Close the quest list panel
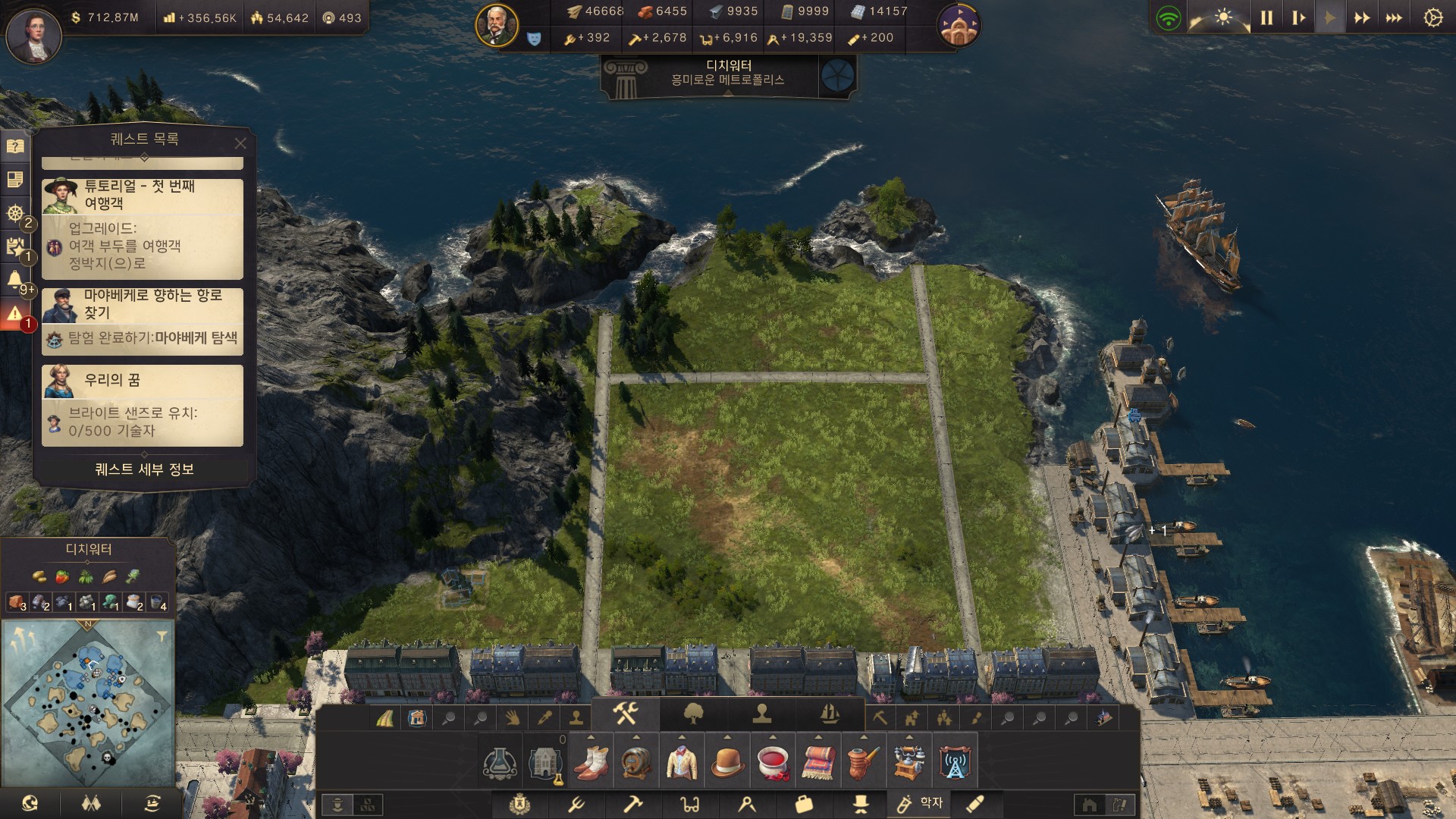The height and width of the screenshot is (819, 1456). click(240, 143)
